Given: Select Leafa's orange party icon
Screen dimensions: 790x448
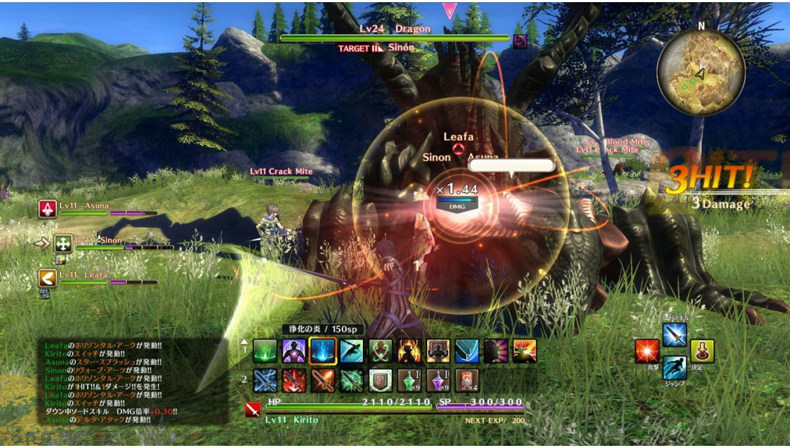Looking at the screenshot, I should pos(46,278).
